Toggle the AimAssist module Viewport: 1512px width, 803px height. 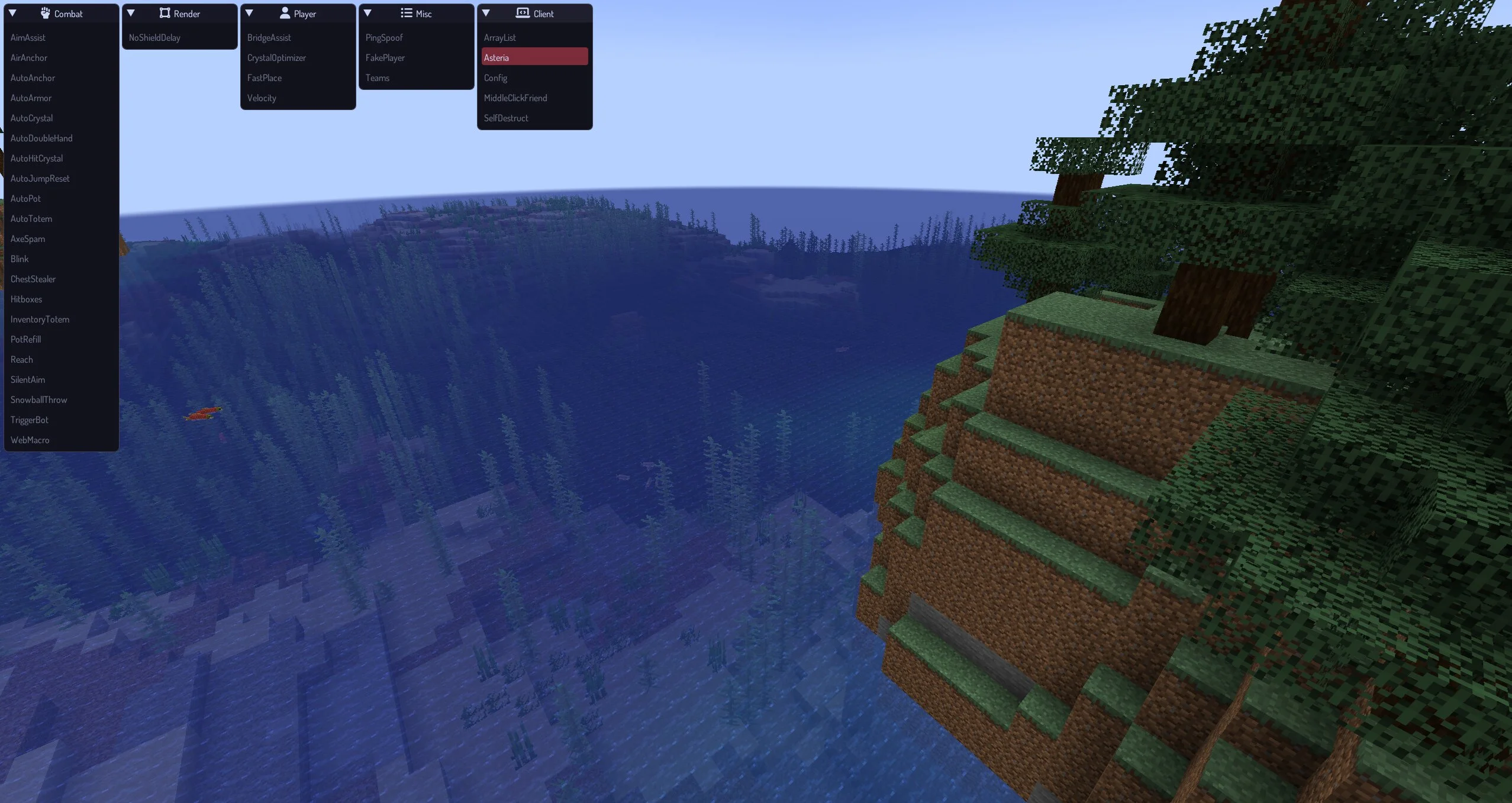point(28,38)
